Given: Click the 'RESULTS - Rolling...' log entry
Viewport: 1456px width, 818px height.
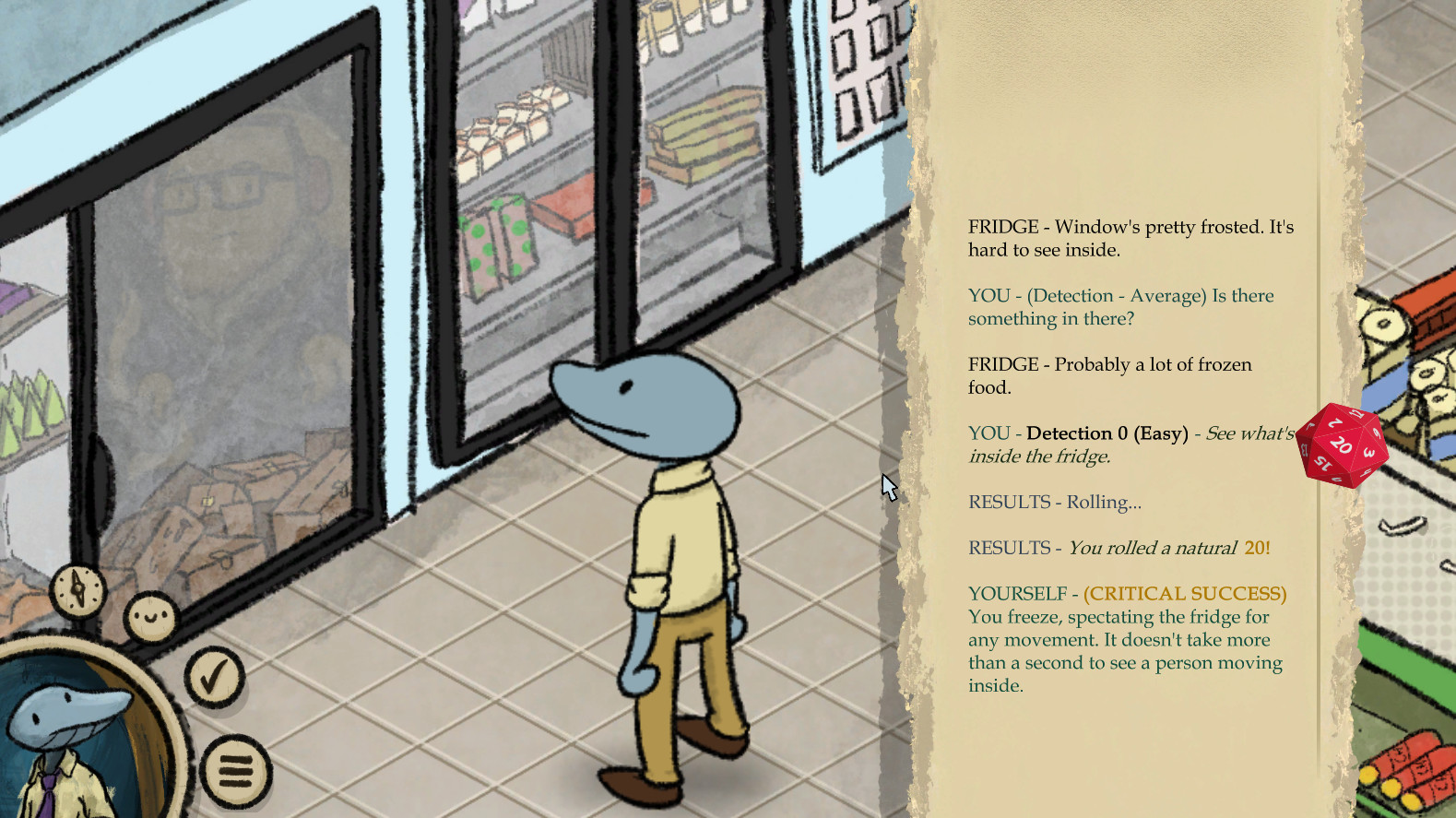Looking at the screenshot, I should [x=1054, y=502].
